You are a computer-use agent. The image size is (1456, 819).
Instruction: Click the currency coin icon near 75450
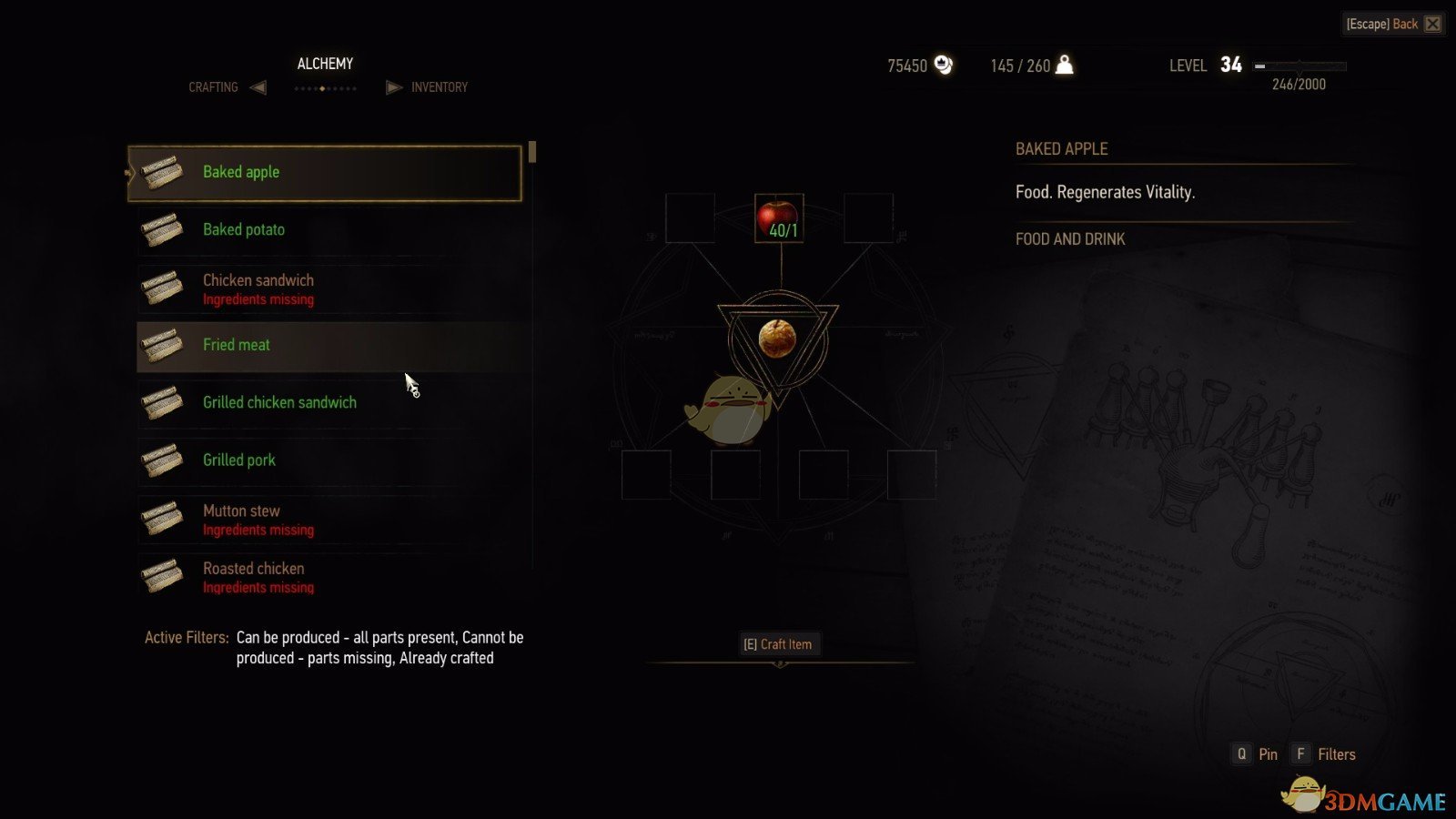click(944, 65)
